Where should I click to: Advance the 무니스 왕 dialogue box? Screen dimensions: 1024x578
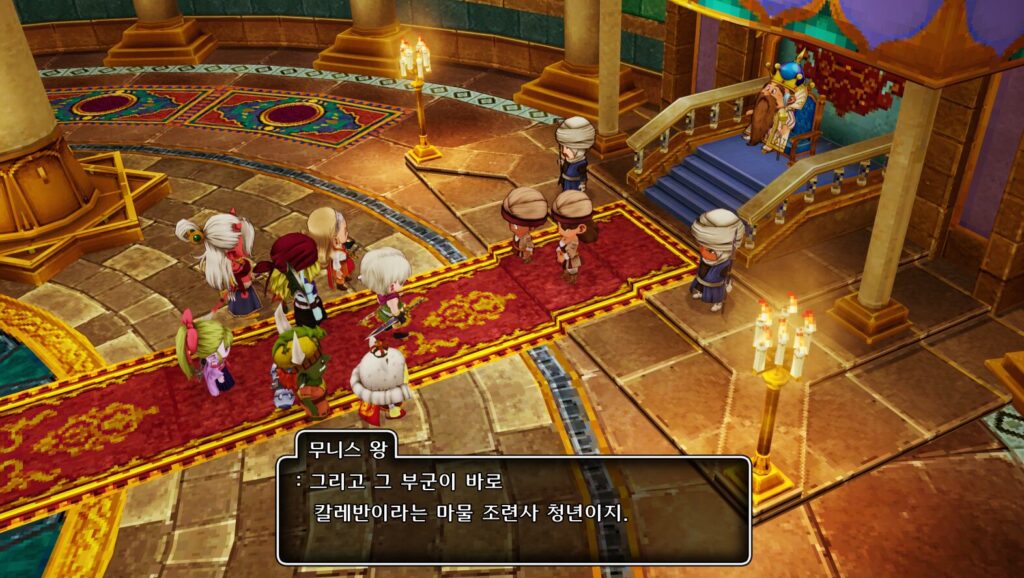(x=513, y=510)
